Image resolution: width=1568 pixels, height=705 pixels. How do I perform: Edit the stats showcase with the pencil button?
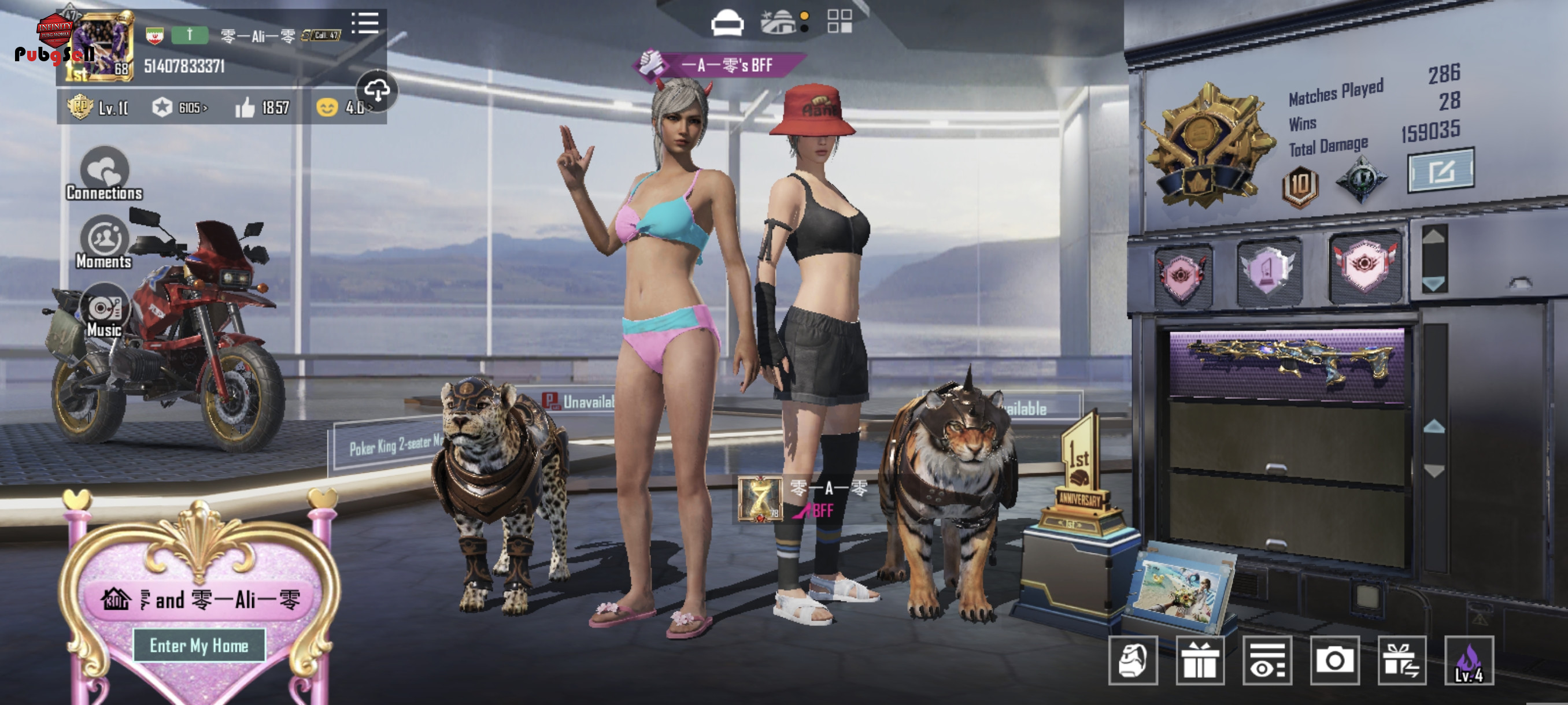1440,171
